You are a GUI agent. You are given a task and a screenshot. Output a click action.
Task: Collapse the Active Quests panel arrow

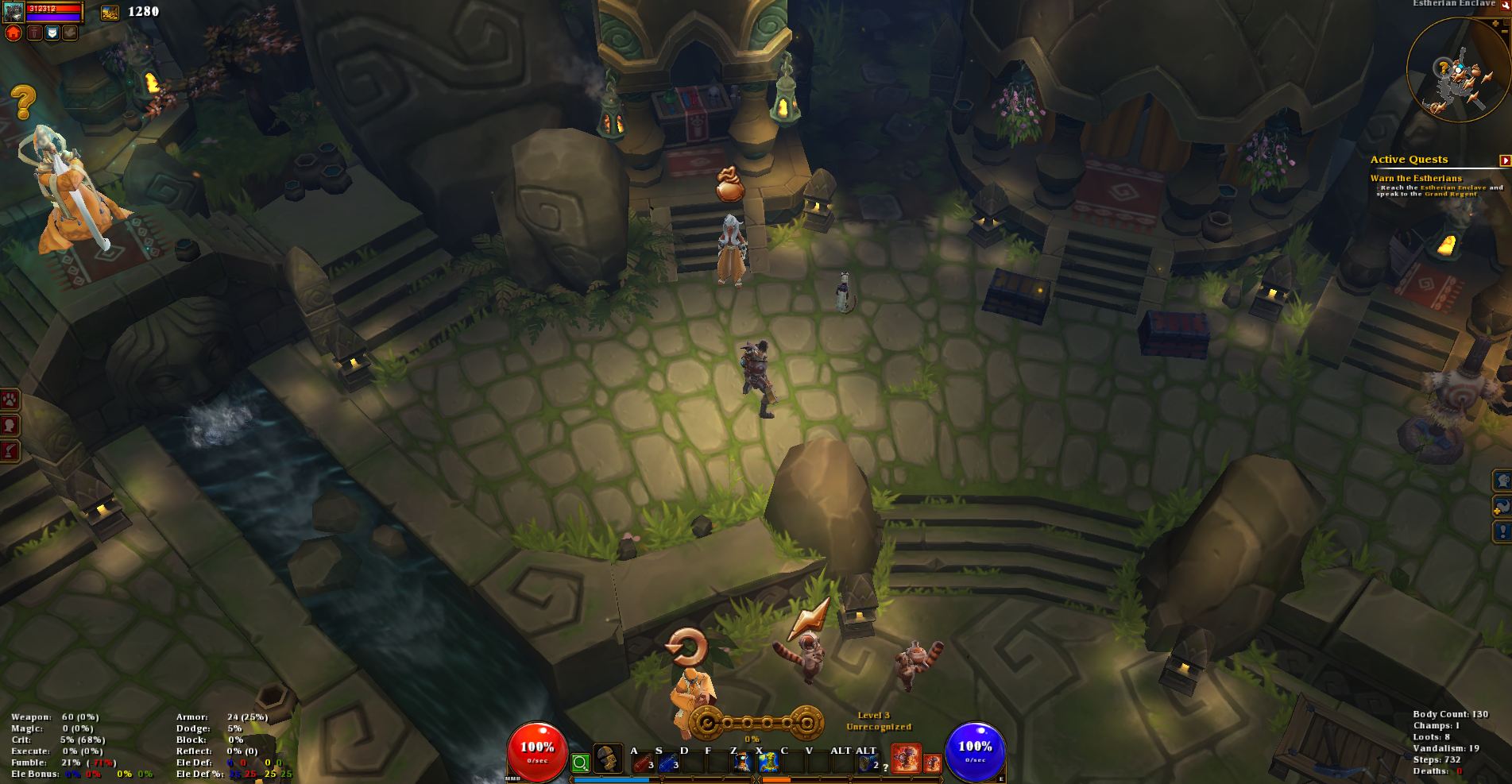[x=1505, y=160]
